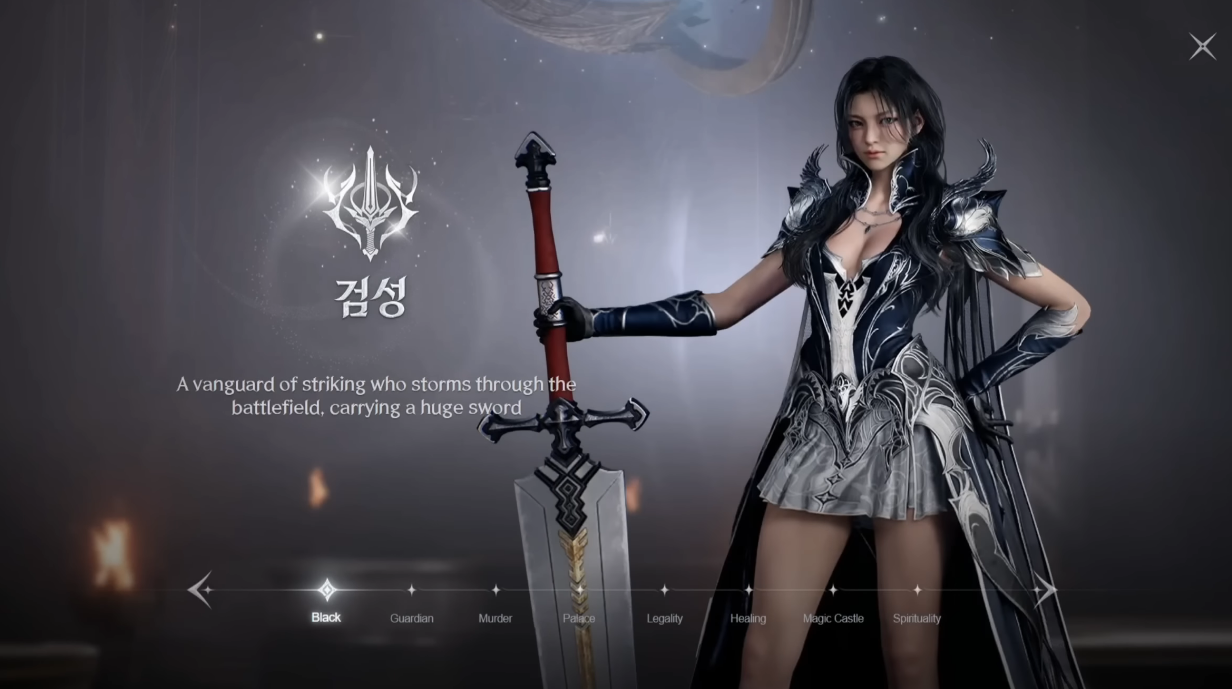The image size is (1232, 689).
Task: Click the right arrow of class selector
Action: [x=1046, y=590]
